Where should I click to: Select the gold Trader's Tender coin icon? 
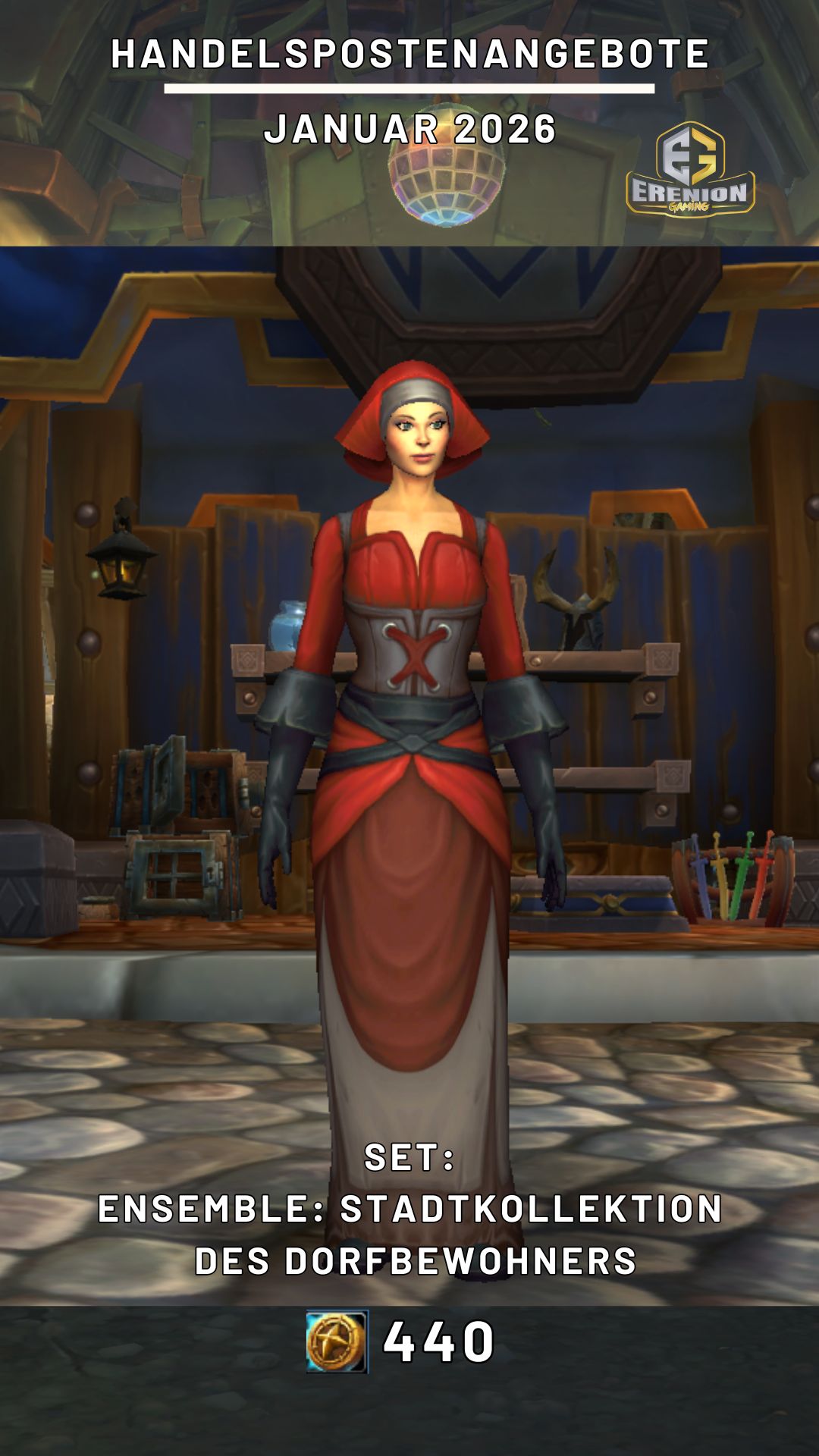tap(337, 1341)
